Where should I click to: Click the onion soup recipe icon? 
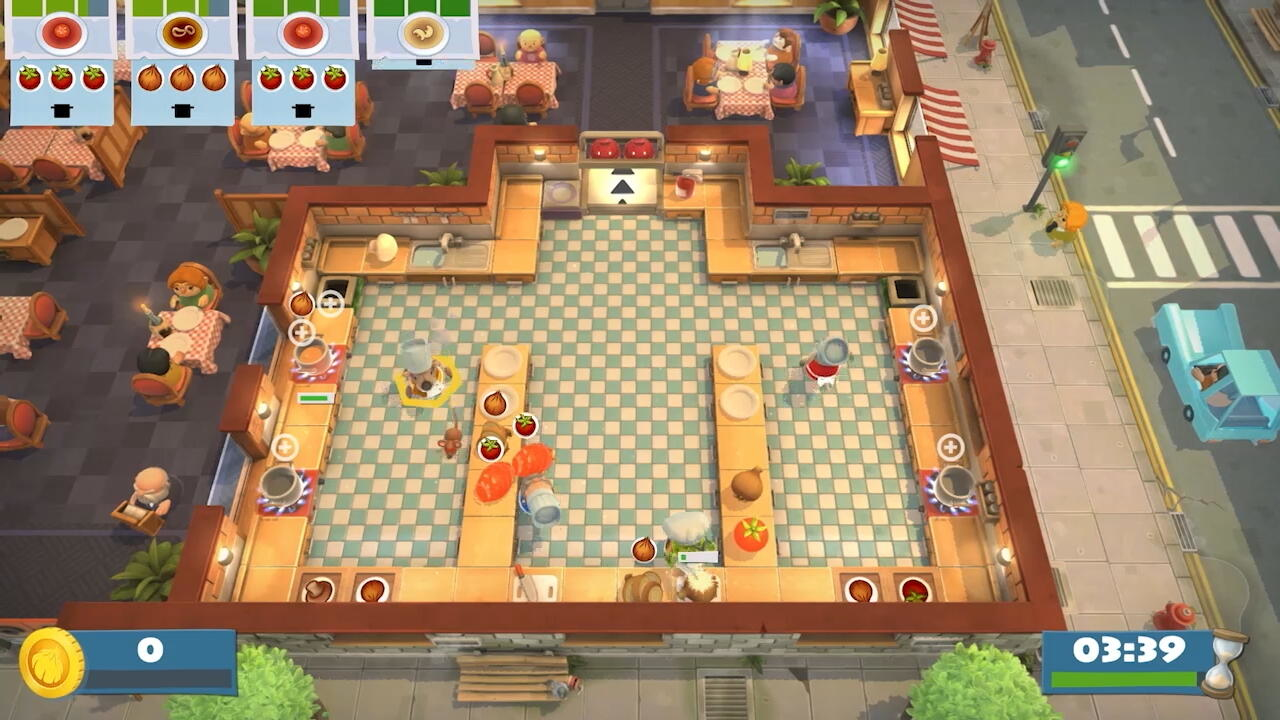[x=180, y=33]
